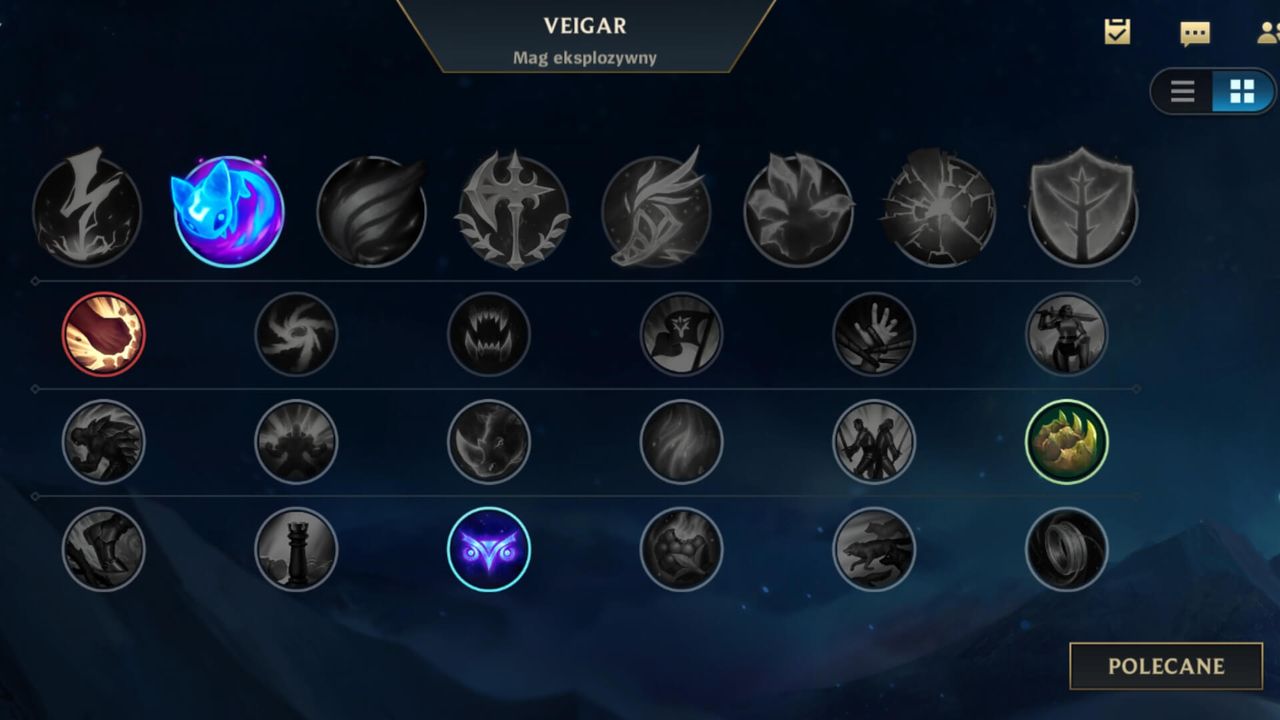Click the Polecane button

[x=1165, y=666]
